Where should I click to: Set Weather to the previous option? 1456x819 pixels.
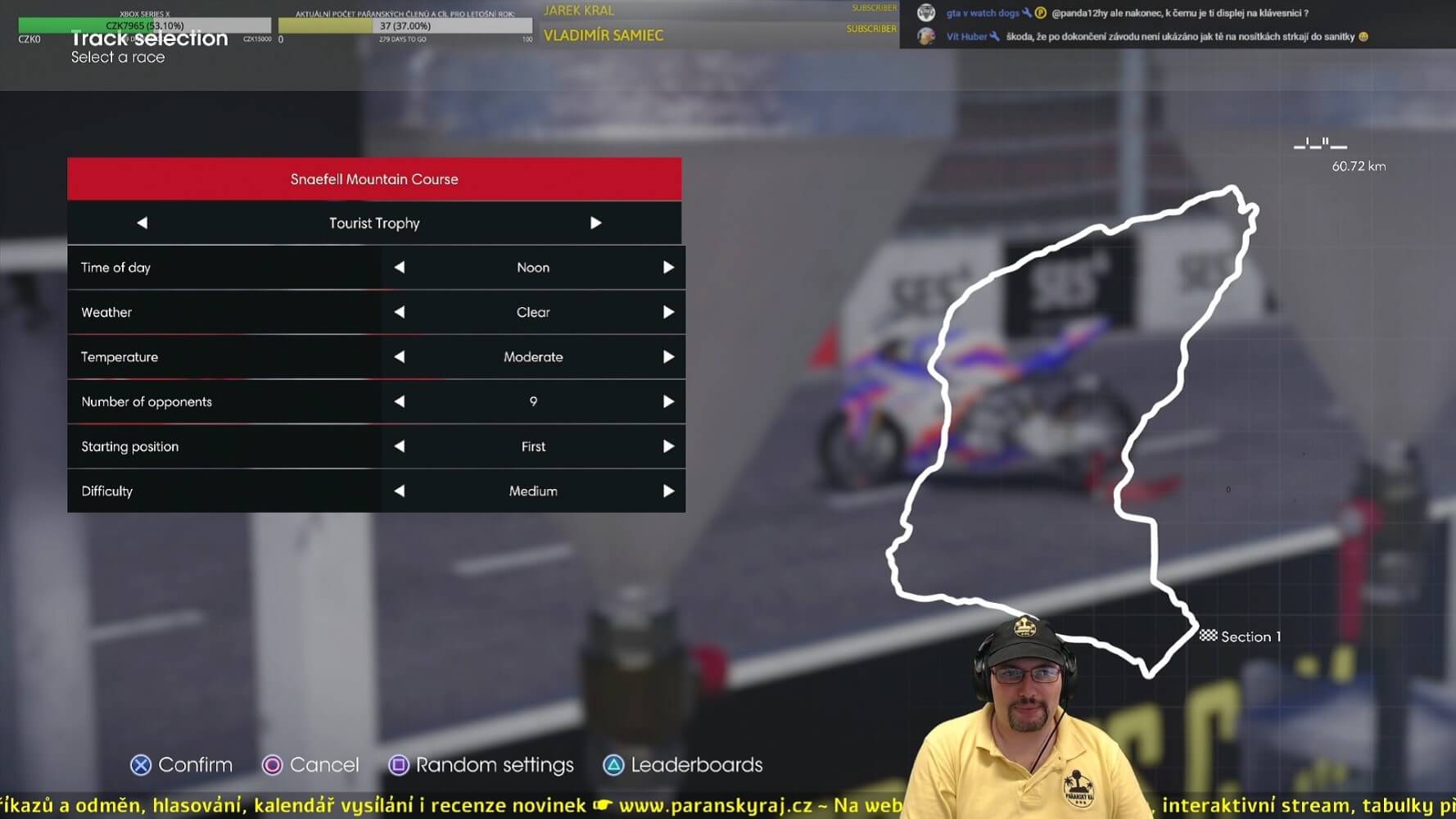click(400, 312)
